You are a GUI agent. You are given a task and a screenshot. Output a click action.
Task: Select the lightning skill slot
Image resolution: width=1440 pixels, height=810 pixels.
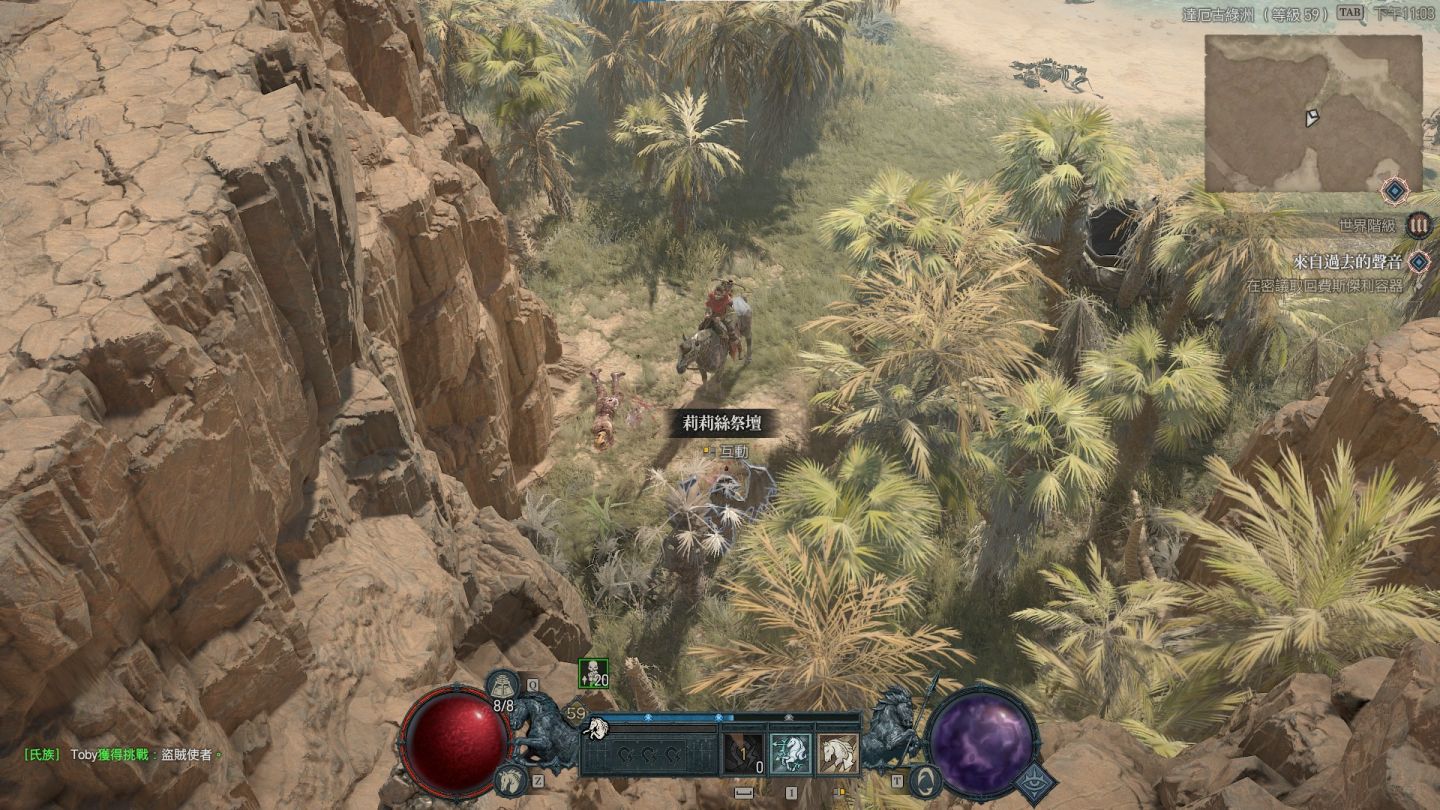pos(742,754)
